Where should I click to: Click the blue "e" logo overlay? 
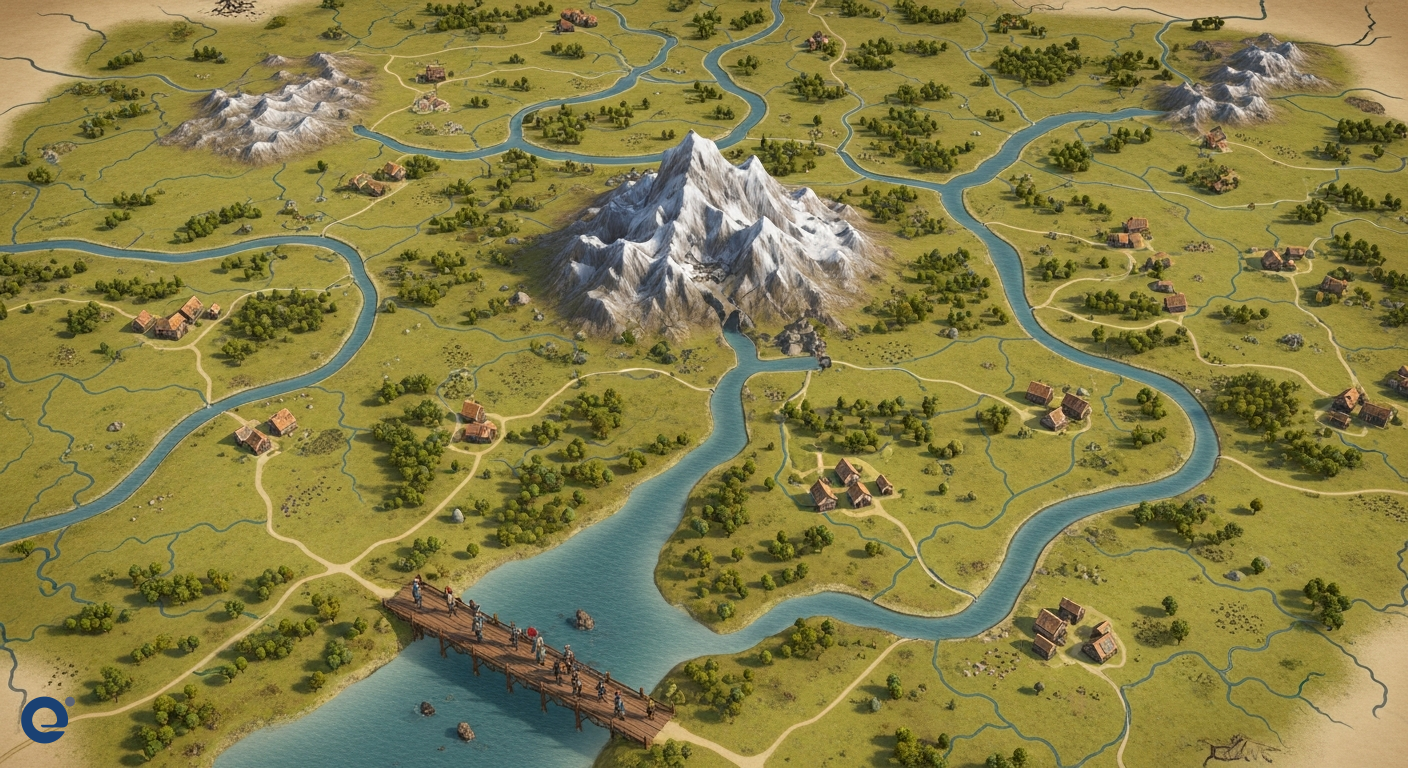coord(45,719)
